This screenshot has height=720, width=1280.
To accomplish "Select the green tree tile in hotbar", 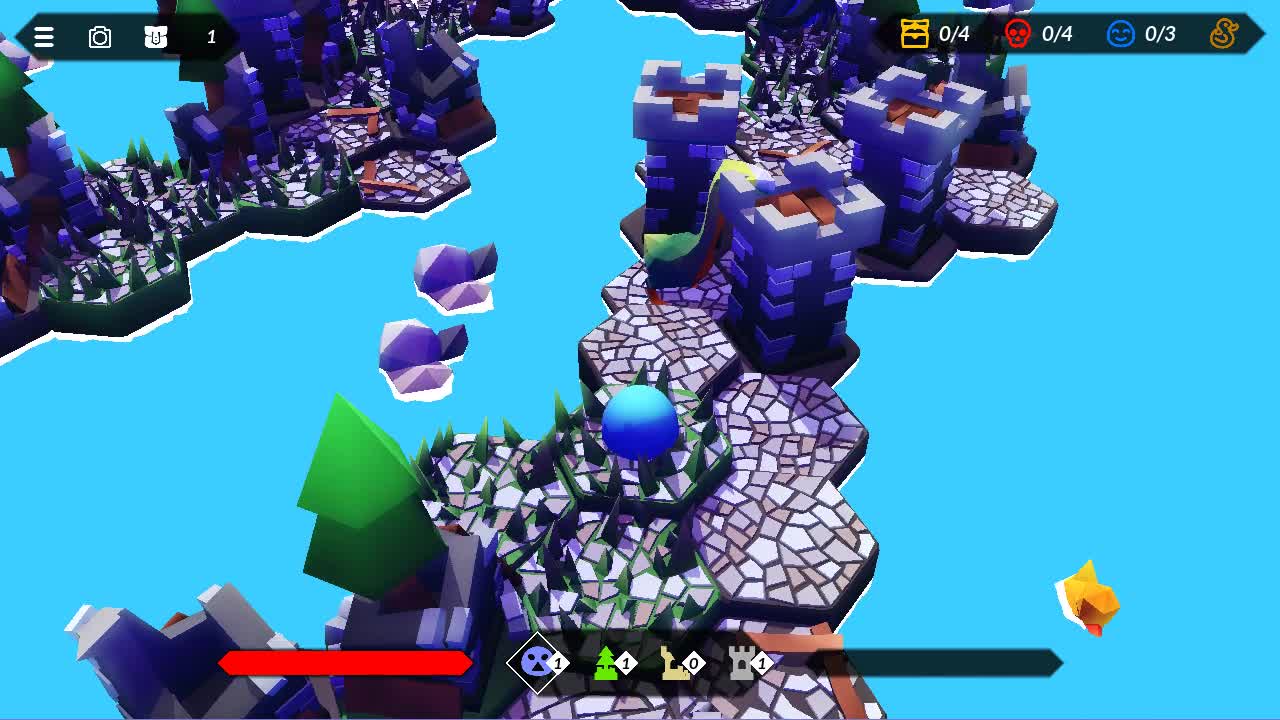I will pyautogui.click(x=605, y=662).
